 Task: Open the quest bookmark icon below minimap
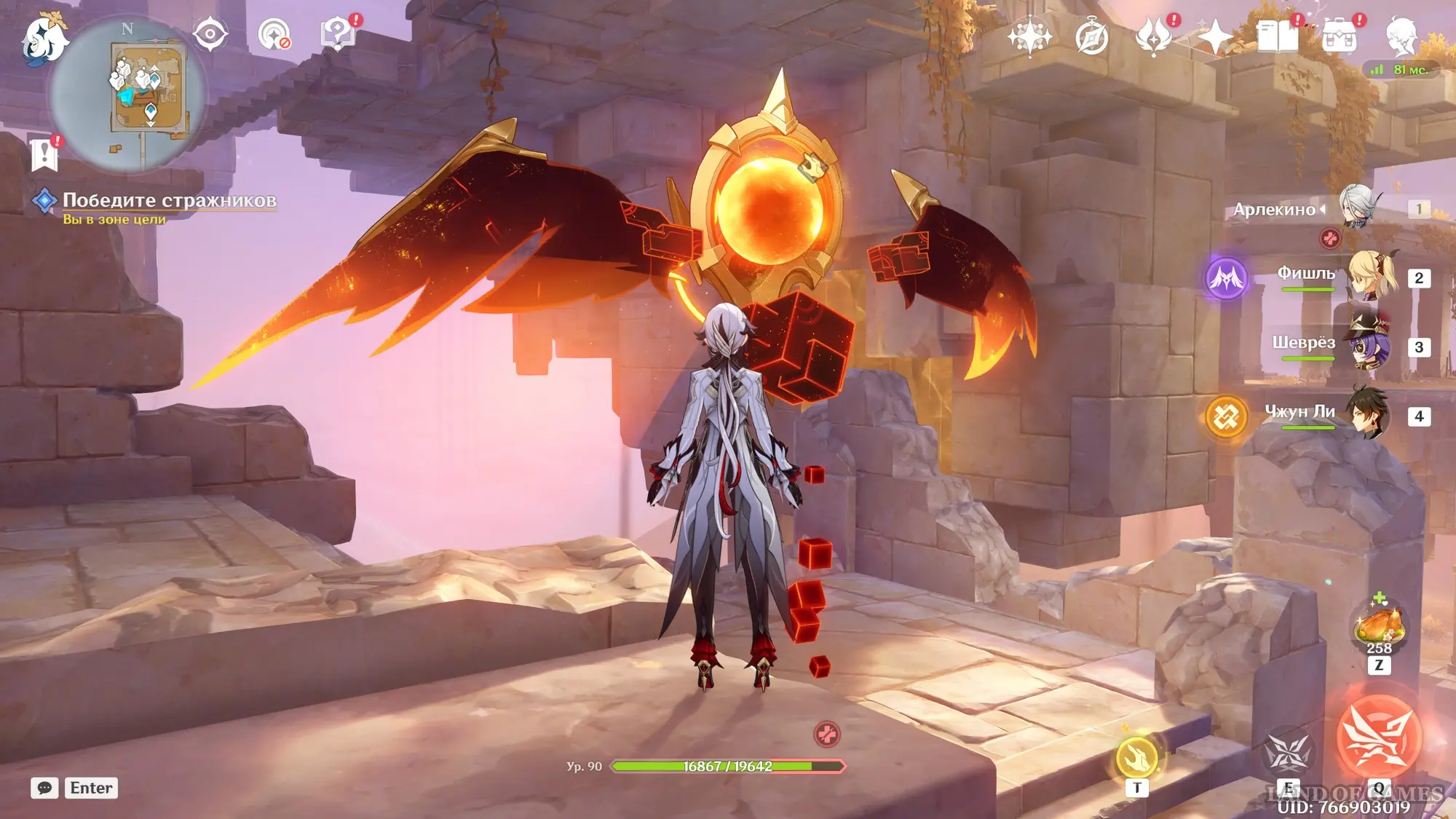click(44, 154)
